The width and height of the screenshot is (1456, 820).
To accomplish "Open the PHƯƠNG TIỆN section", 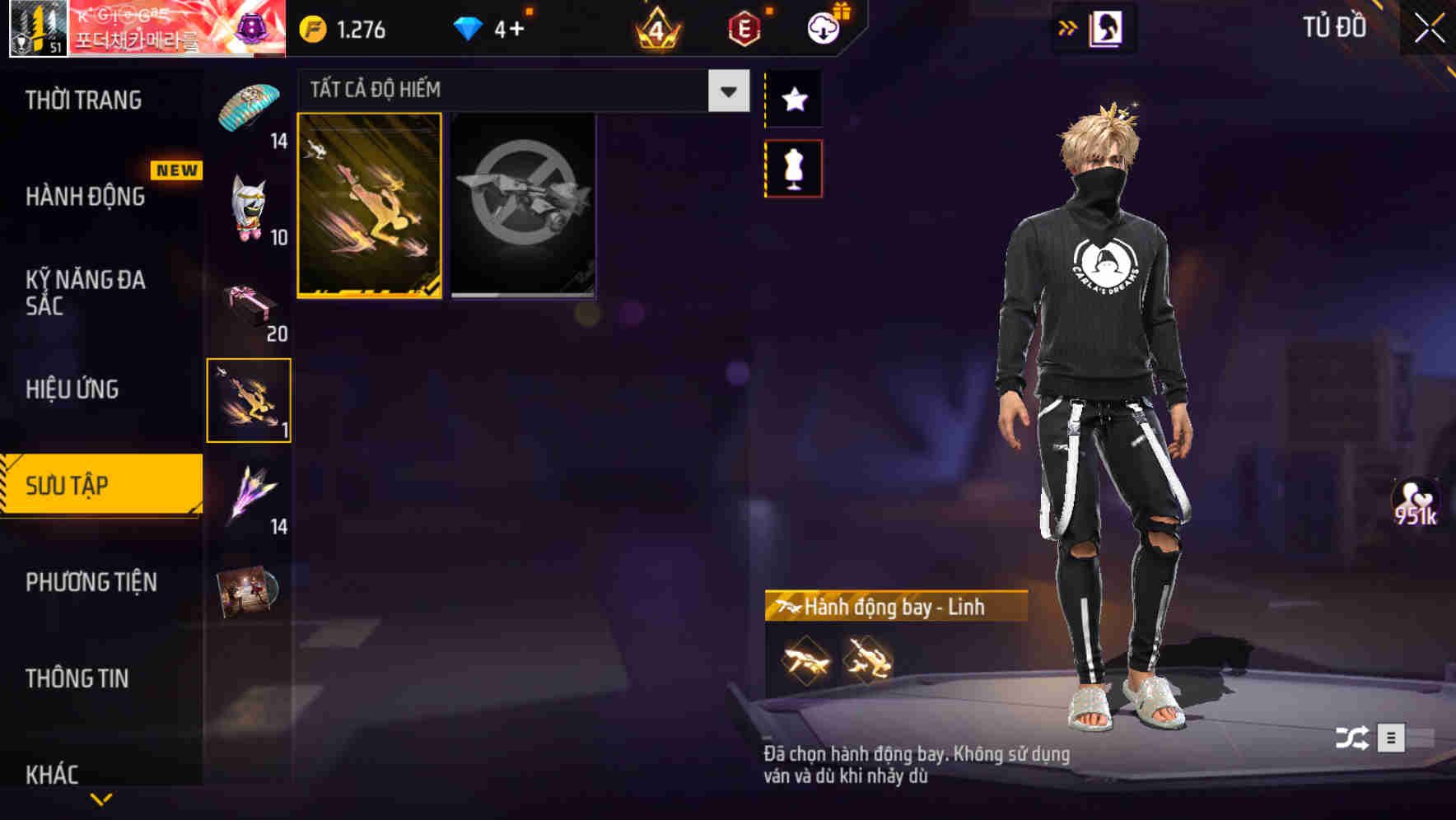I will click(91, 582).
